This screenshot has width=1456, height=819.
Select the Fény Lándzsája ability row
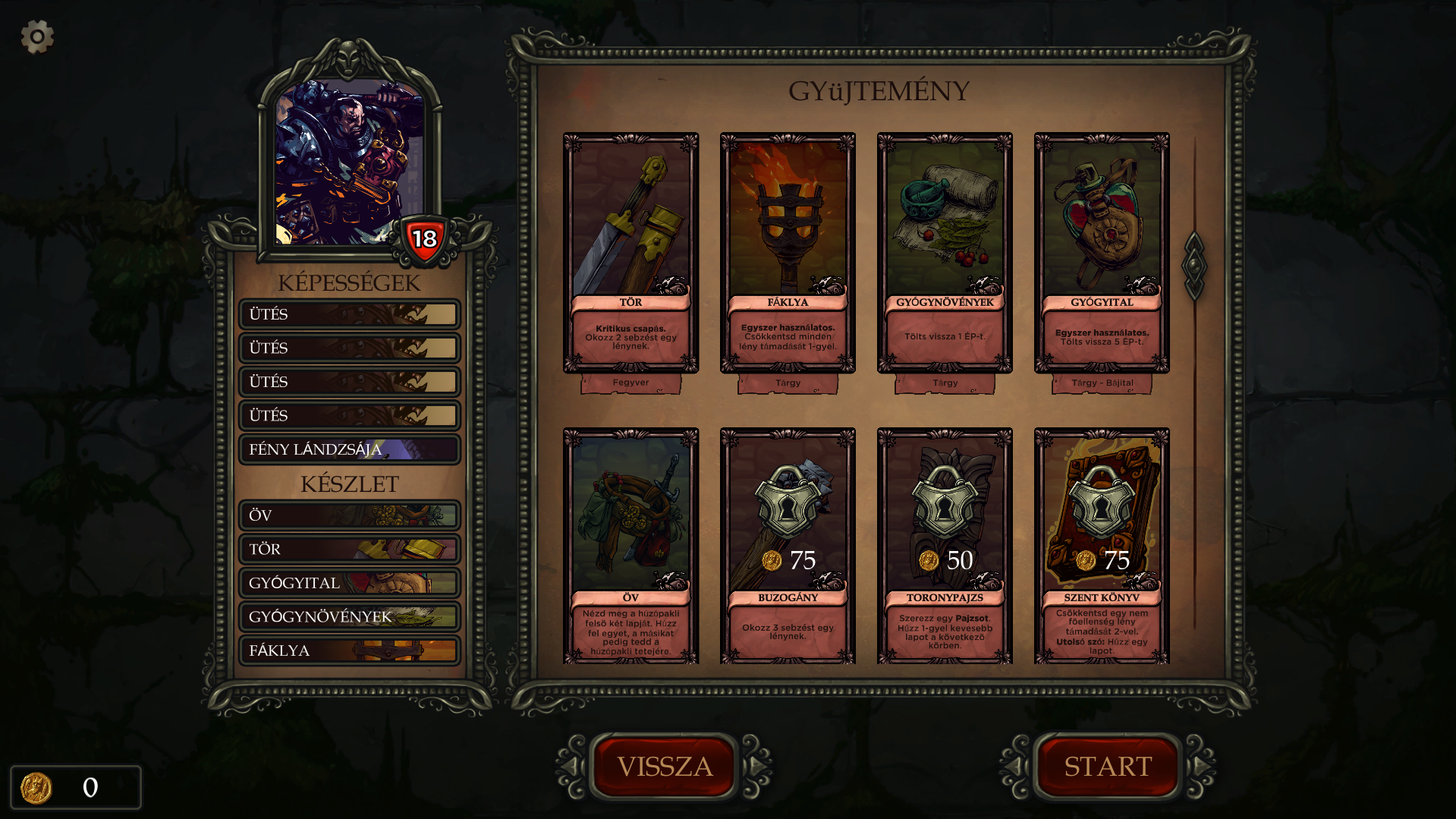pos(349,449)
